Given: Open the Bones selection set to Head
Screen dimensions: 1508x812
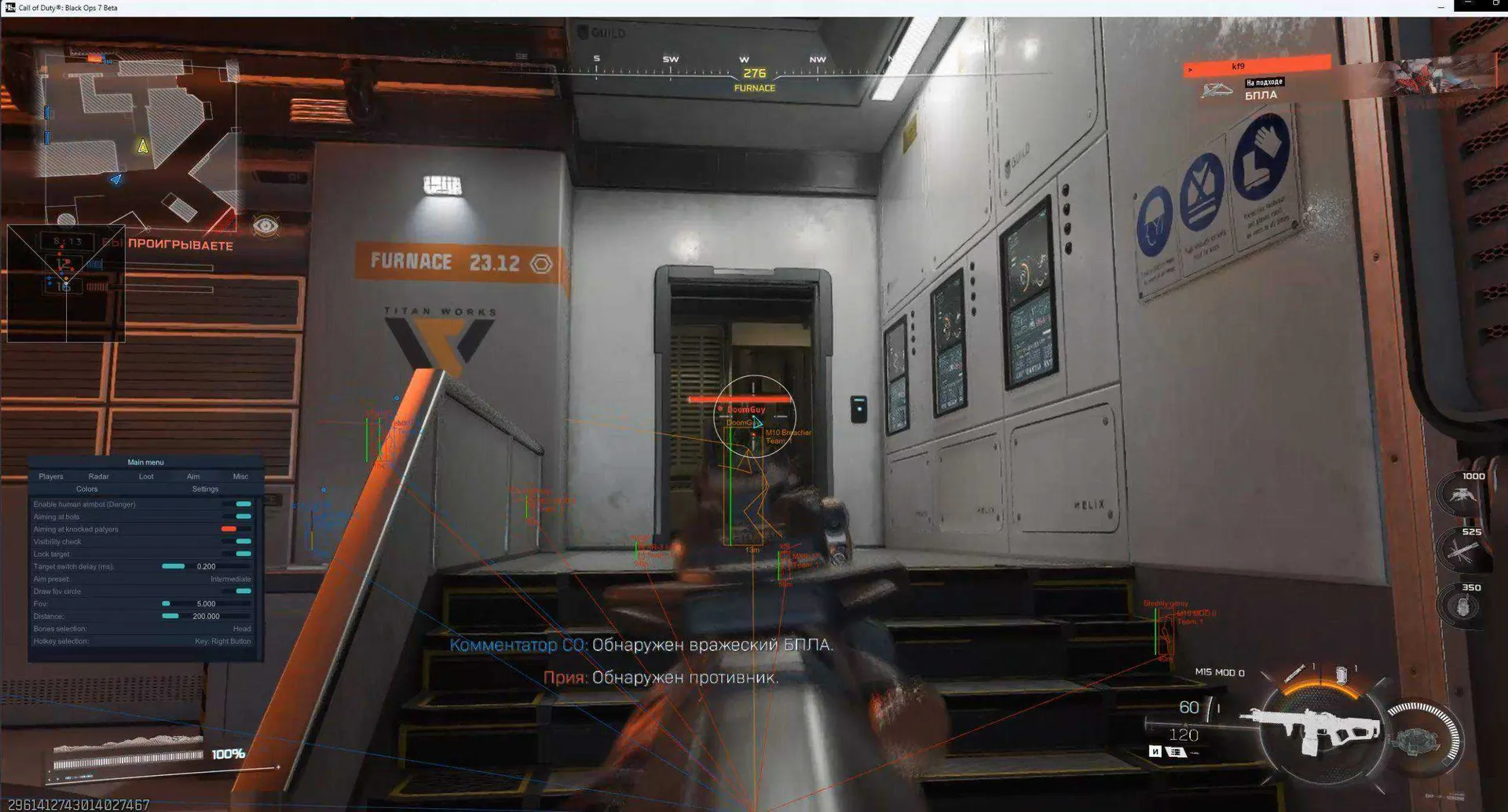Looking at the screenshot, I should (x=243, y=628).
